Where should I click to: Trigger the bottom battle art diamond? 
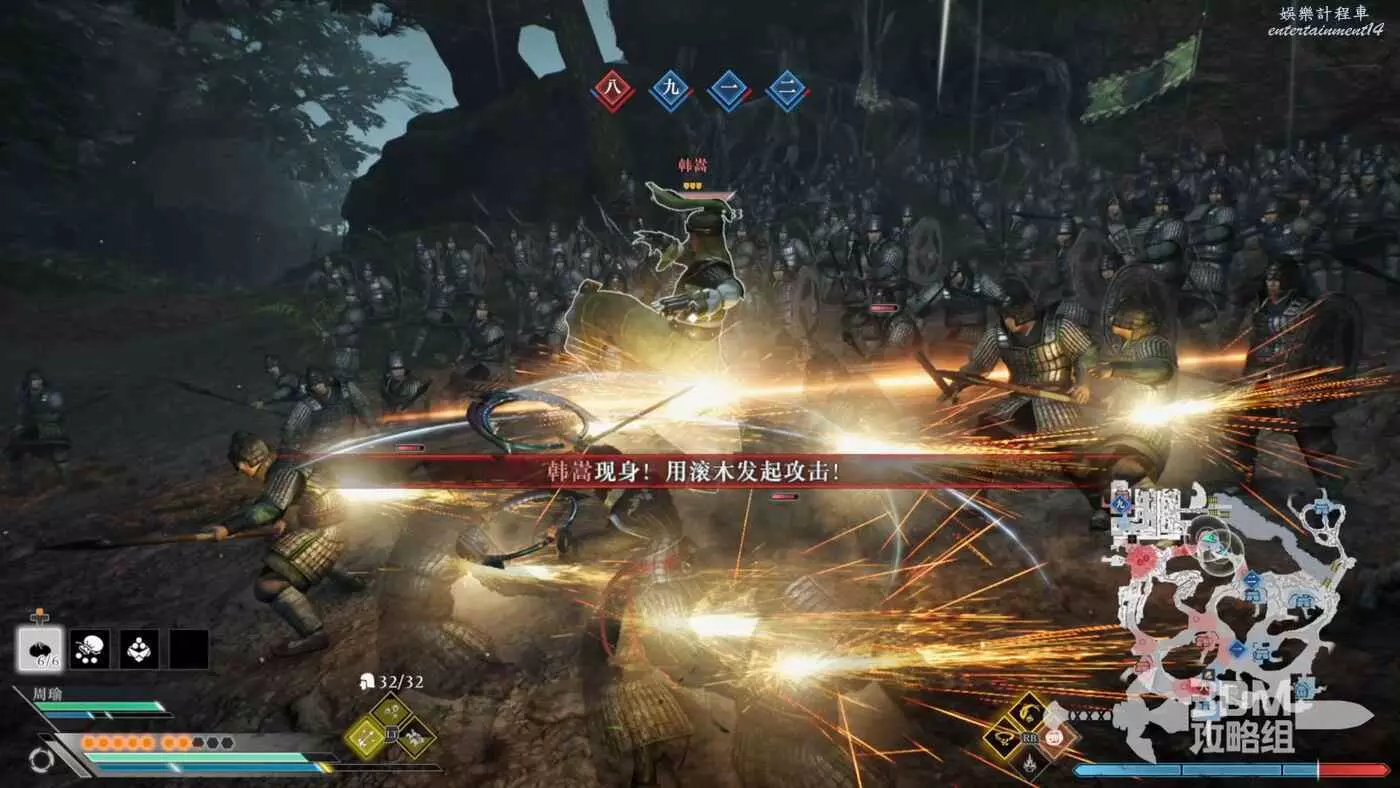[x=1028, y=765]
